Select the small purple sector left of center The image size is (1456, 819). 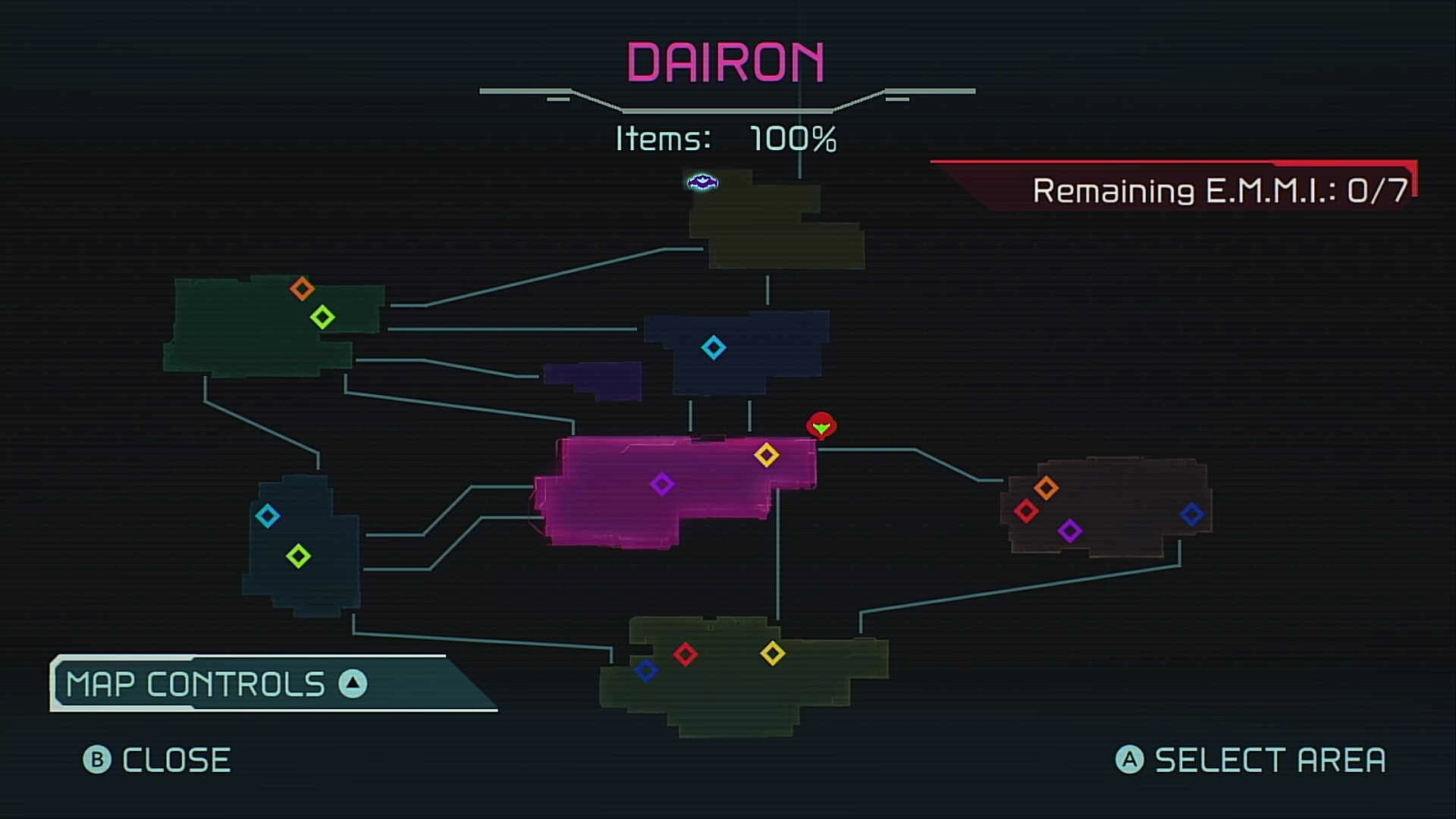point(594,379)
